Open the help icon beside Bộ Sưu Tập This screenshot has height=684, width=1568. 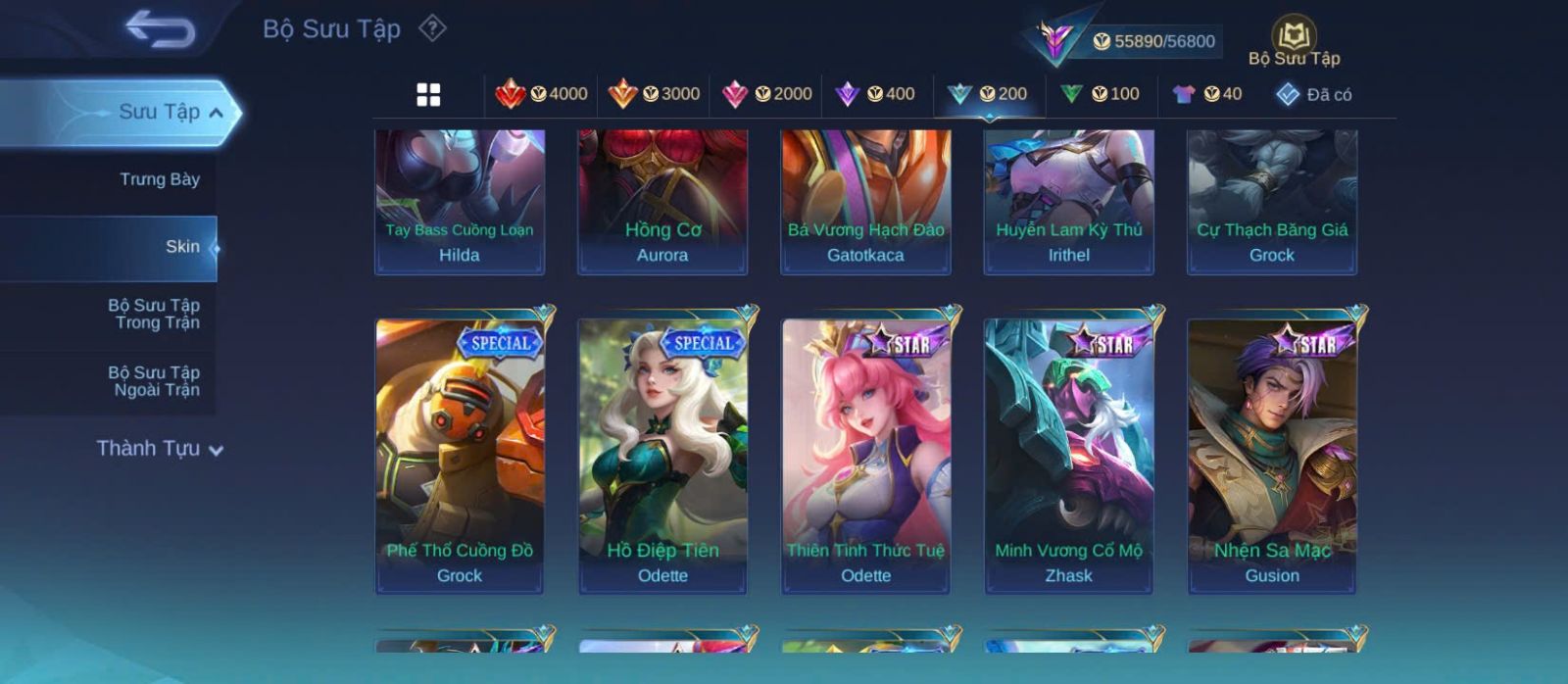[x=432, y=28]
